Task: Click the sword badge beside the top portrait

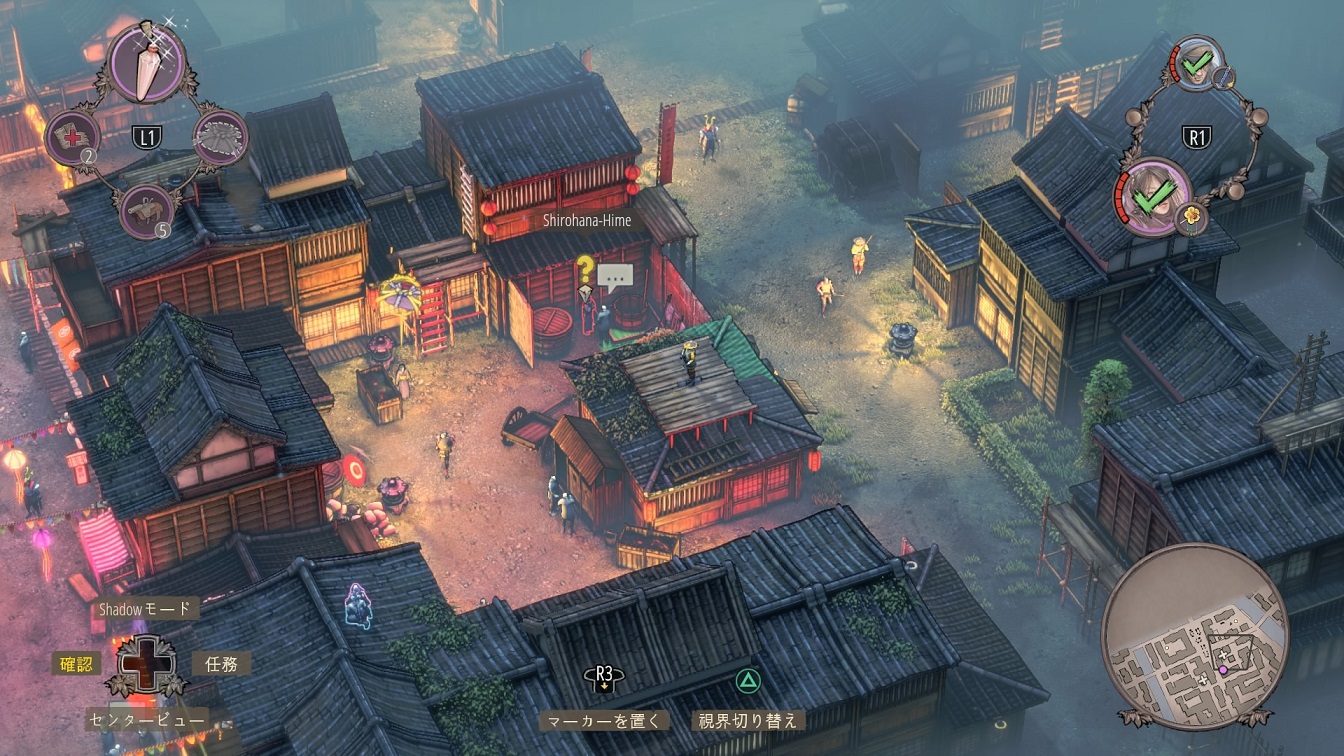Action: (x=1225, y=77)
